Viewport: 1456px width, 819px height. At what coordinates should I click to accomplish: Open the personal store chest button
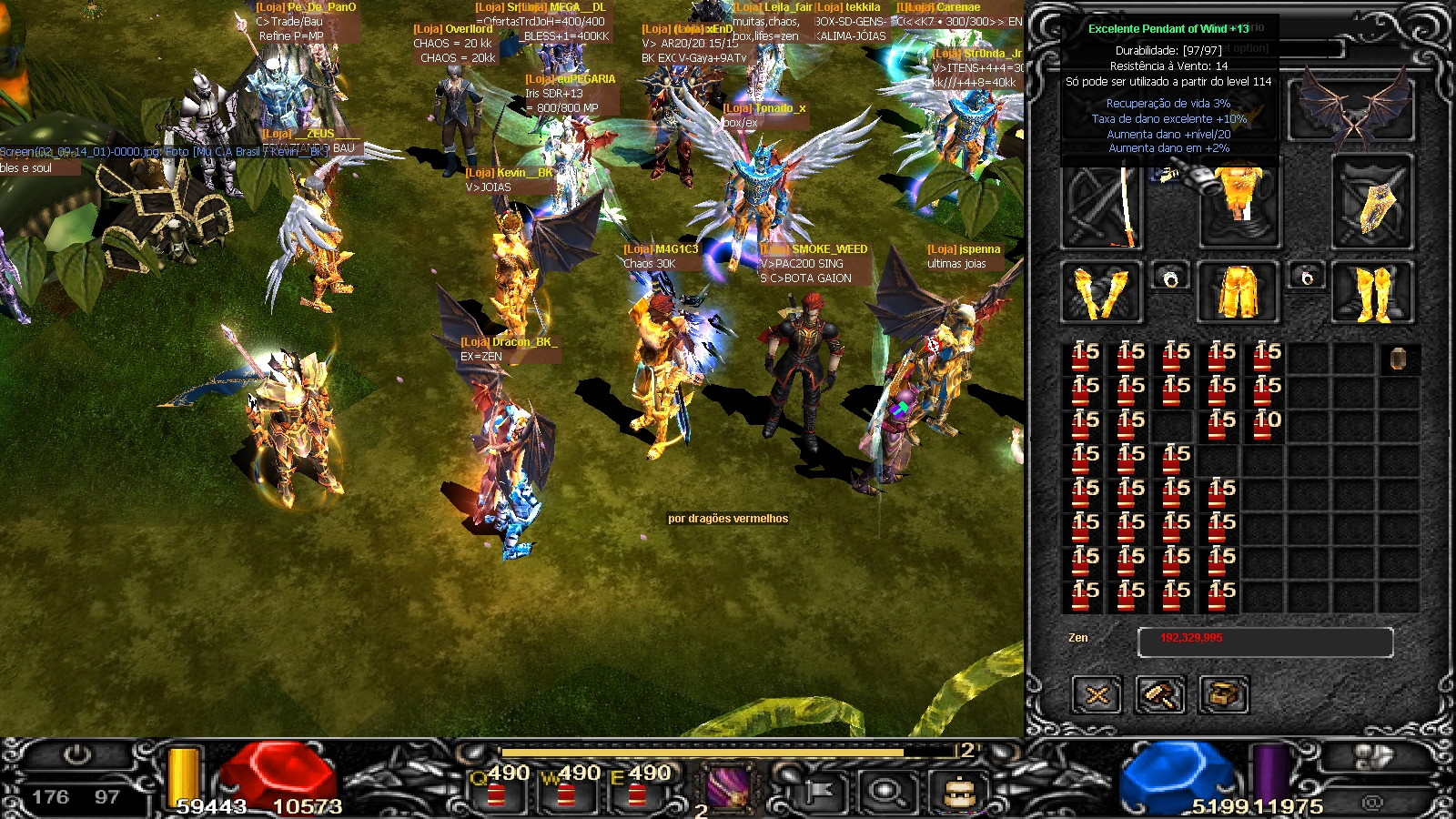(x=1224, y=696)
